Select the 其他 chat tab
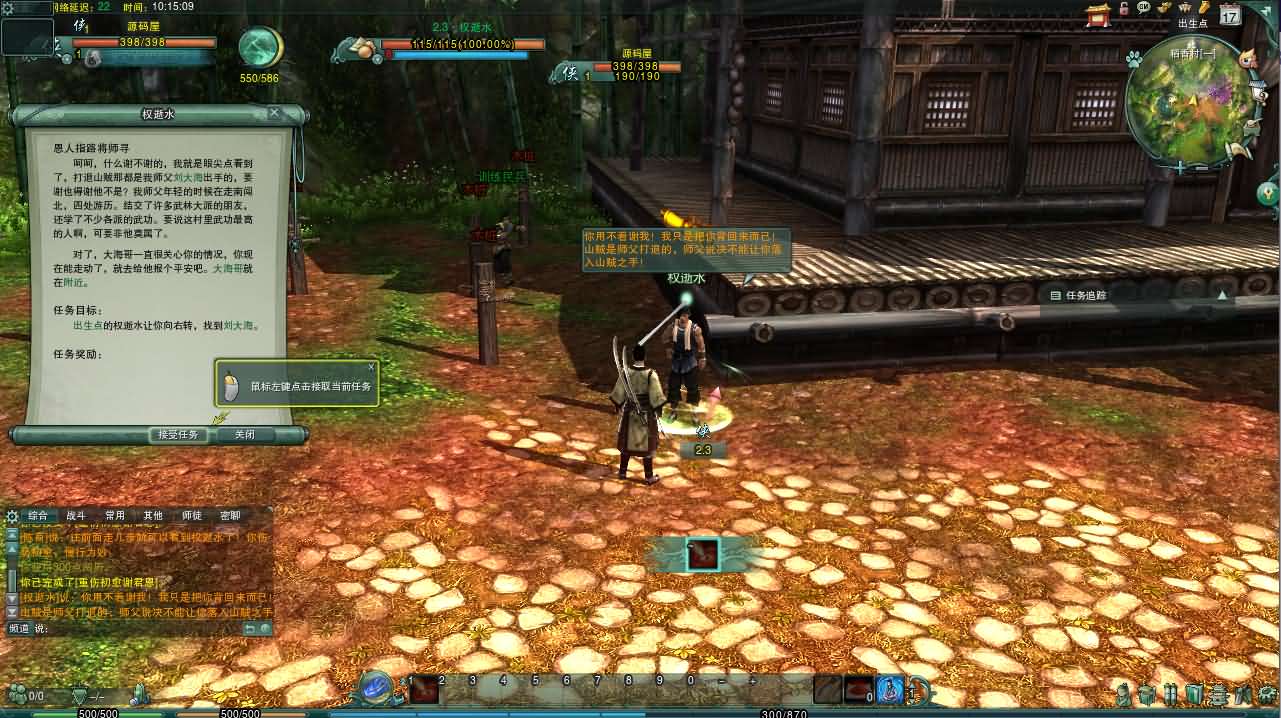 coord(153,516)
